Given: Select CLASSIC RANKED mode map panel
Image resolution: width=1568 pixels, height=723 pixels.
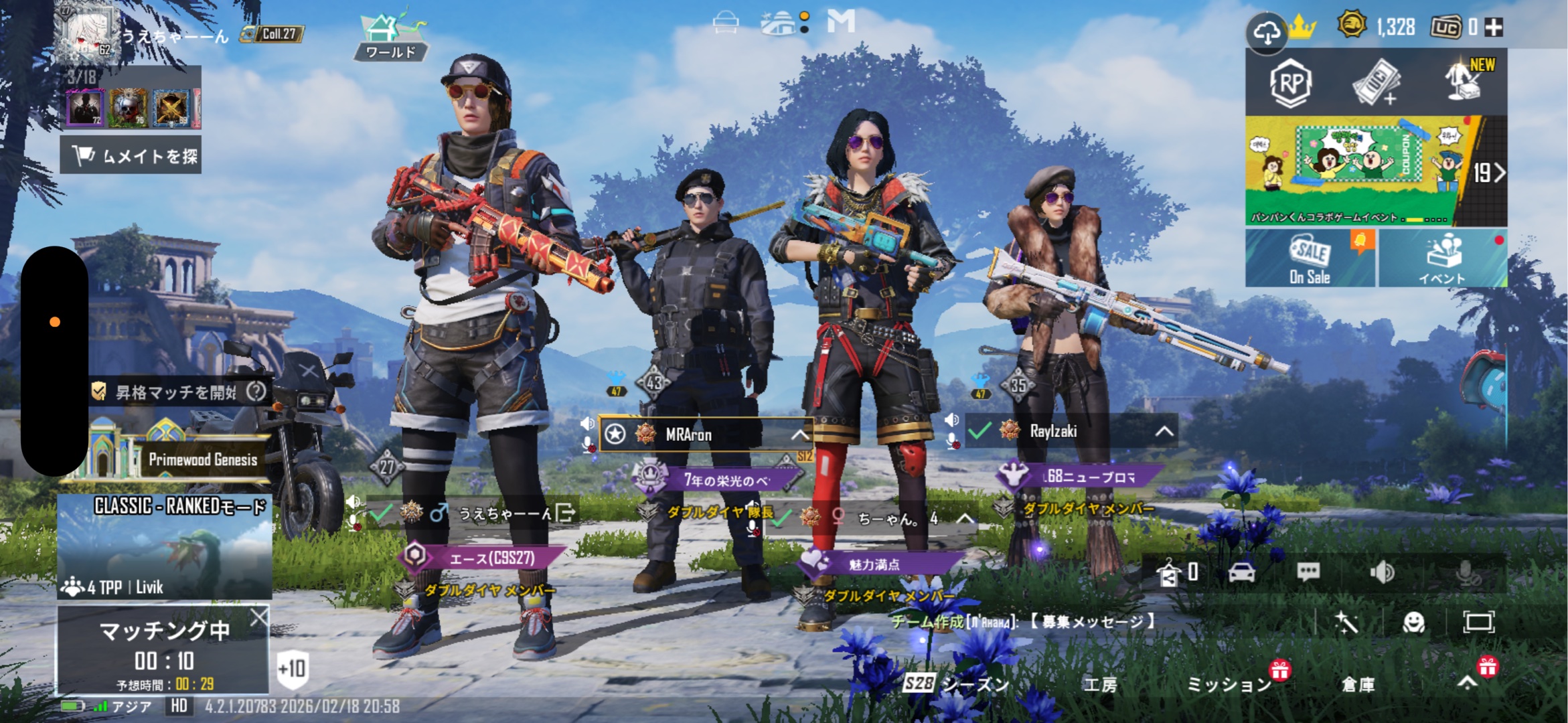Looking at the screenshot, I should 165,546.
